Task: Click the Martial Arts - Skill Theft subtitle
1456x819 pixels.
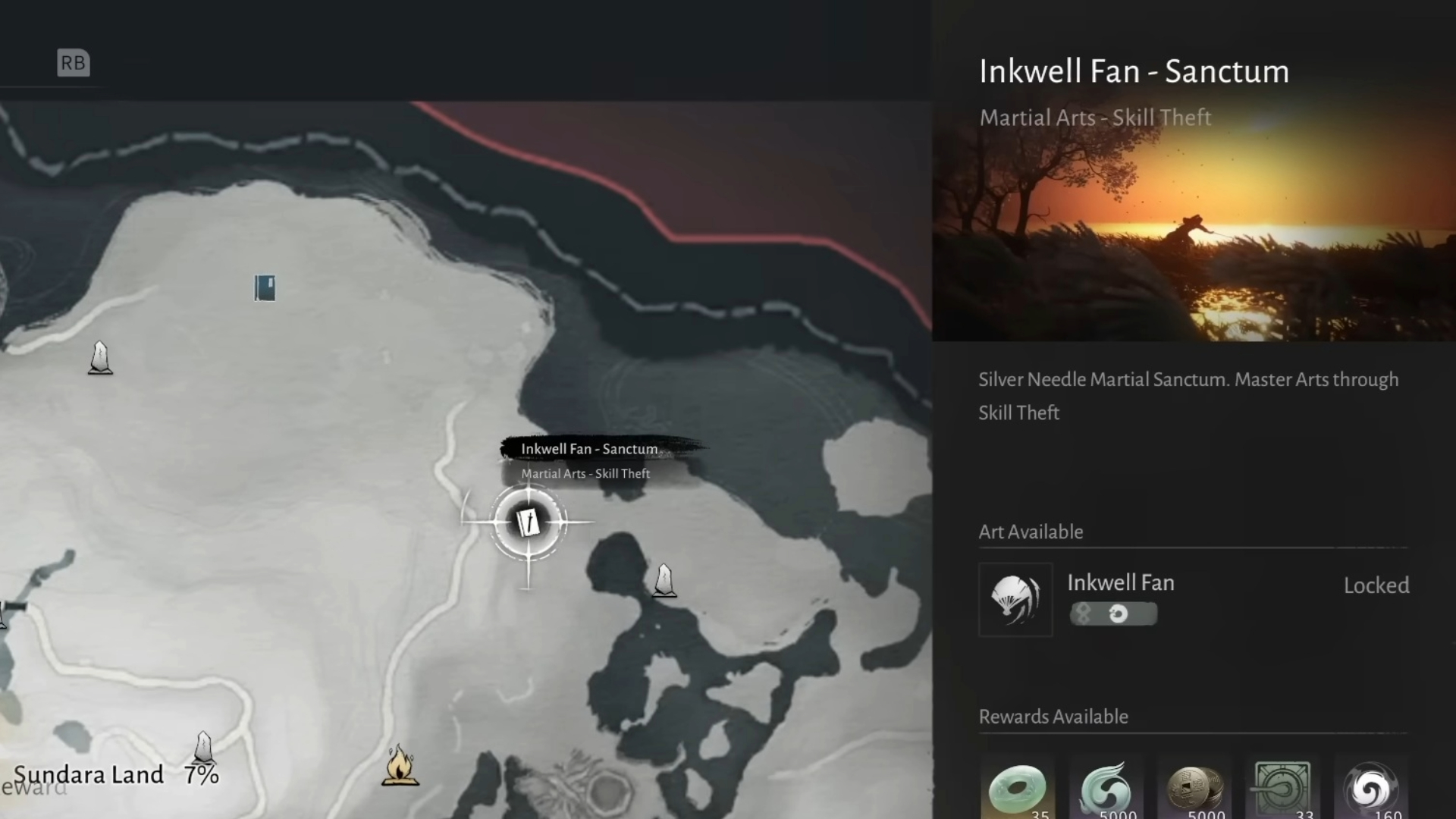Action: [1095, 118]
